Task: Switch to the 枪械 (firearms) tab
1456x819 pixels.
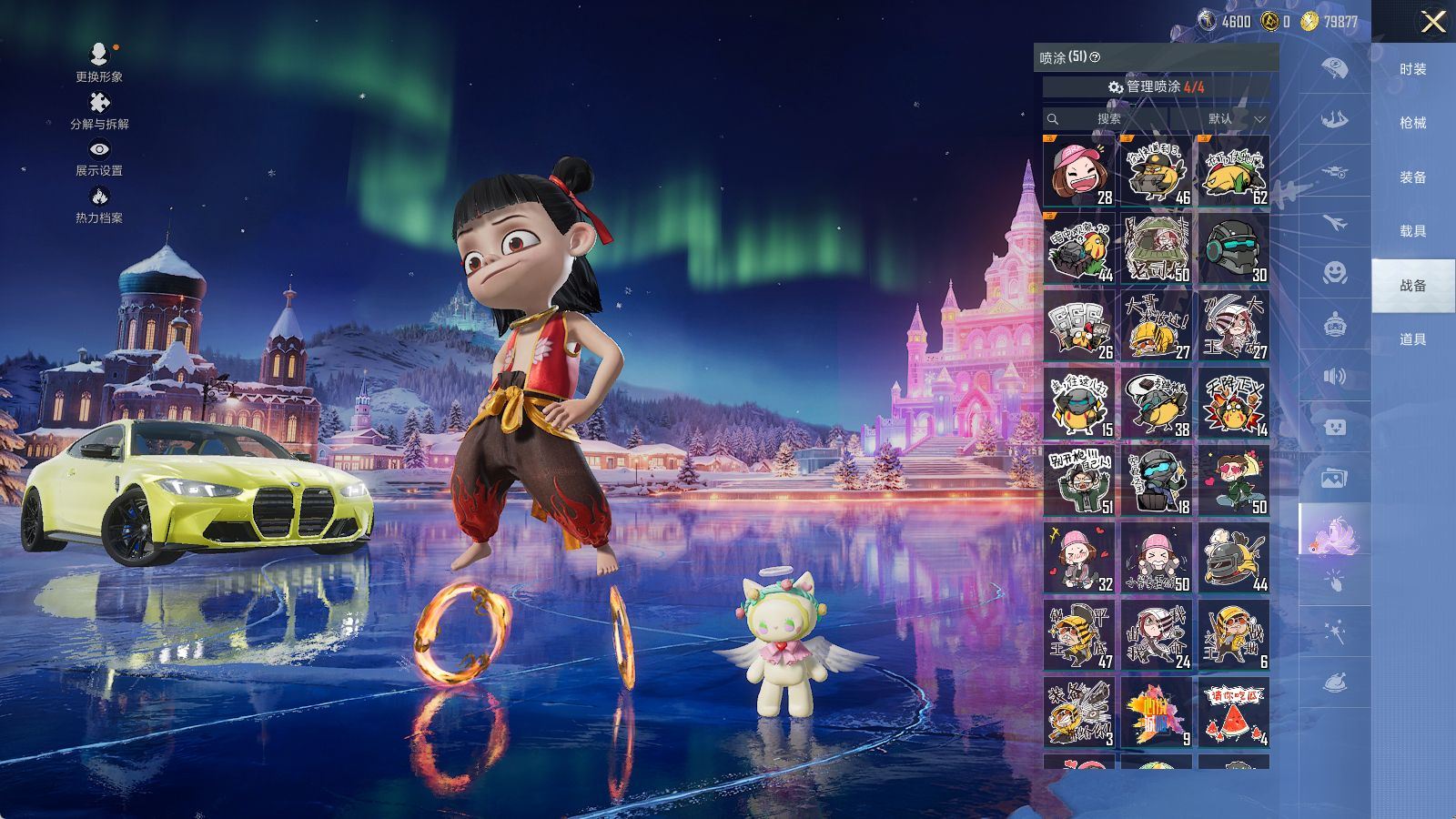Action: click(1412, 123)
